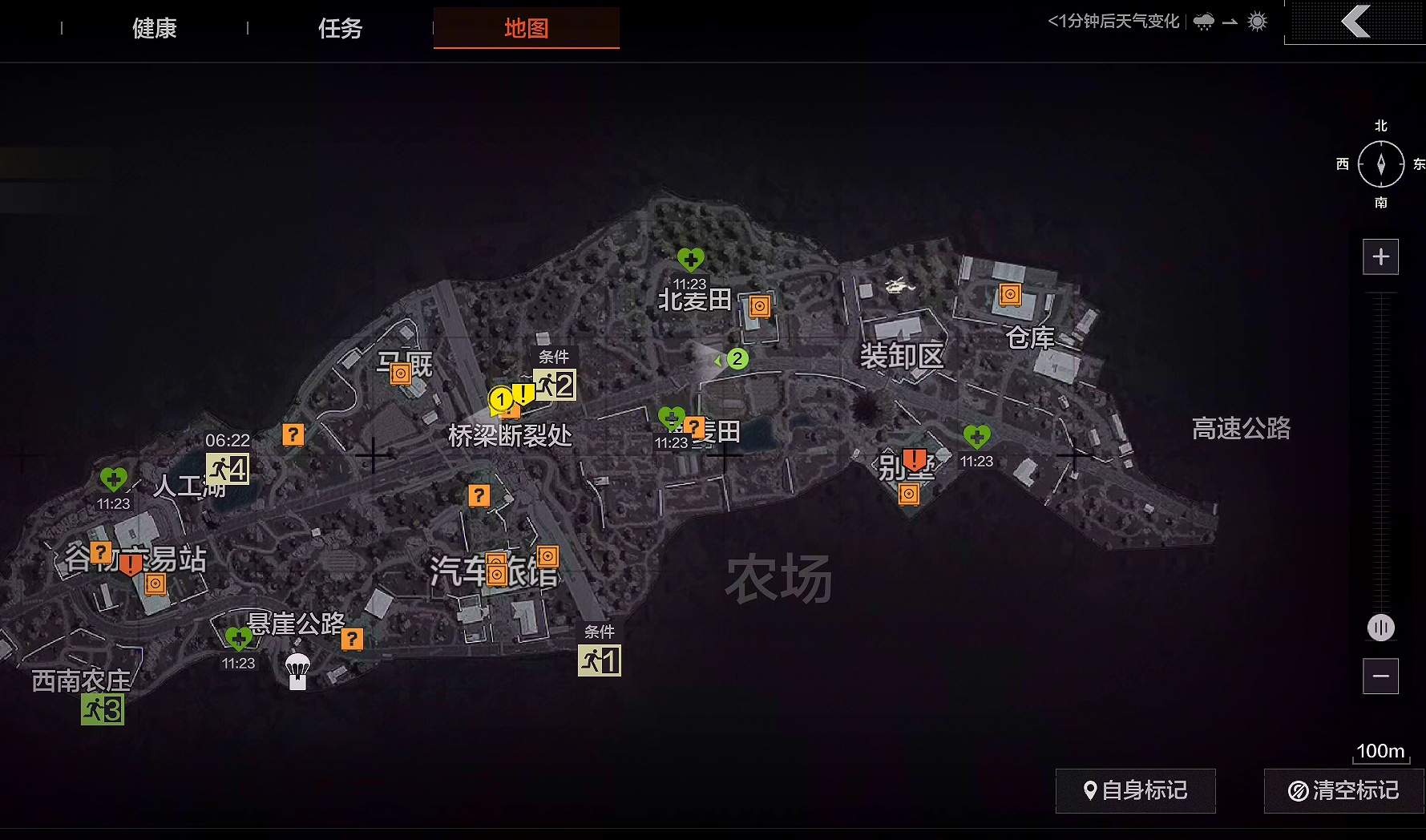The width and height of the screenshot is (1426, 840).
Task: Click the airdrop parachute marker
Action: point(297,671)
